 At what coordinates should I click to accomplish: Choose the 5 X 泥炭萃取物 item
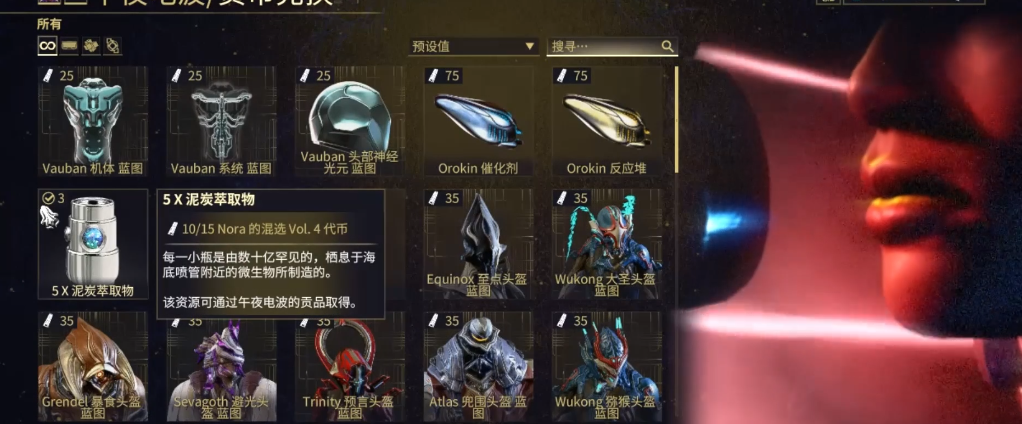93,244
